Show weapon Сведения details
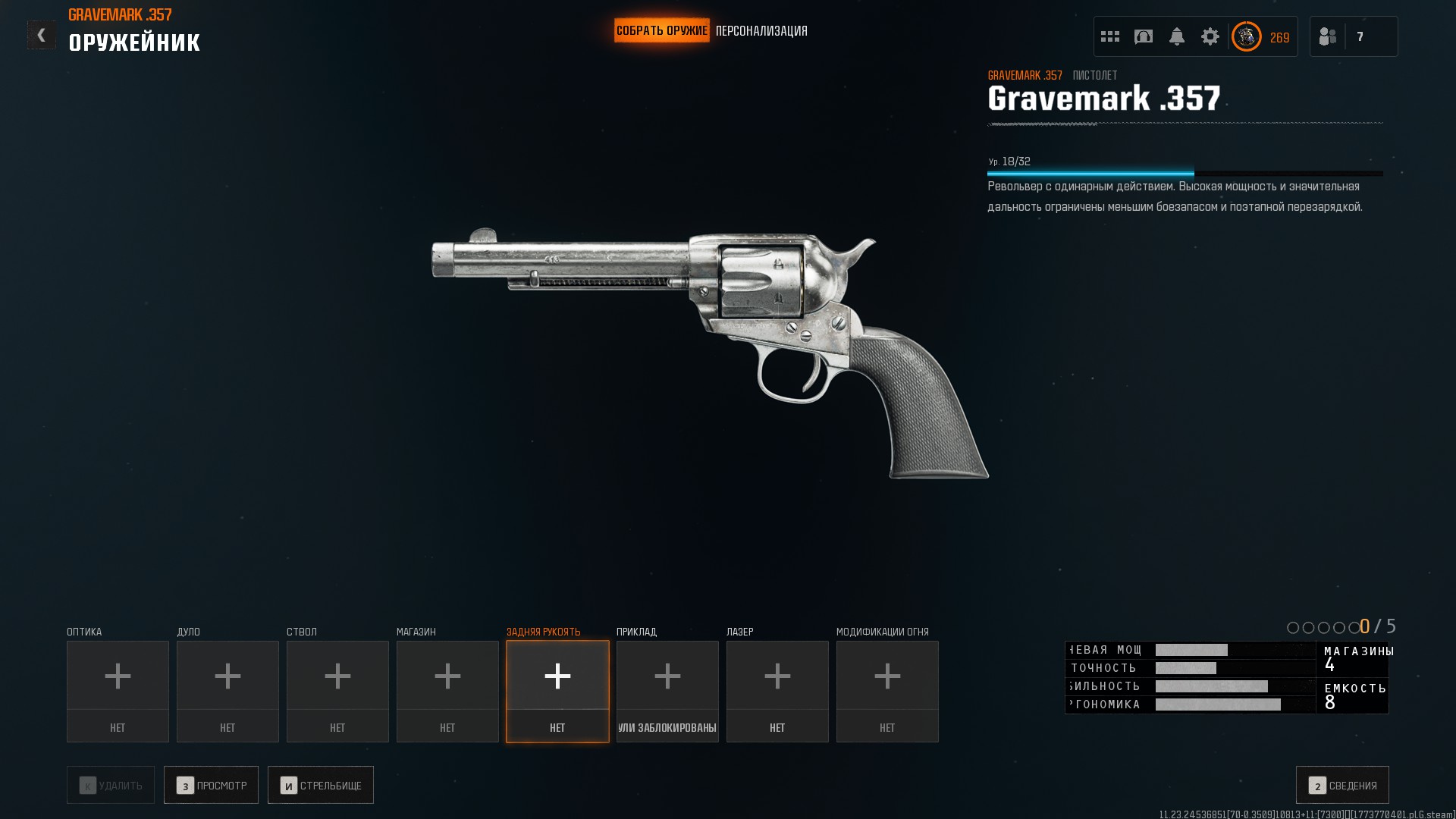 [1342, 785]
